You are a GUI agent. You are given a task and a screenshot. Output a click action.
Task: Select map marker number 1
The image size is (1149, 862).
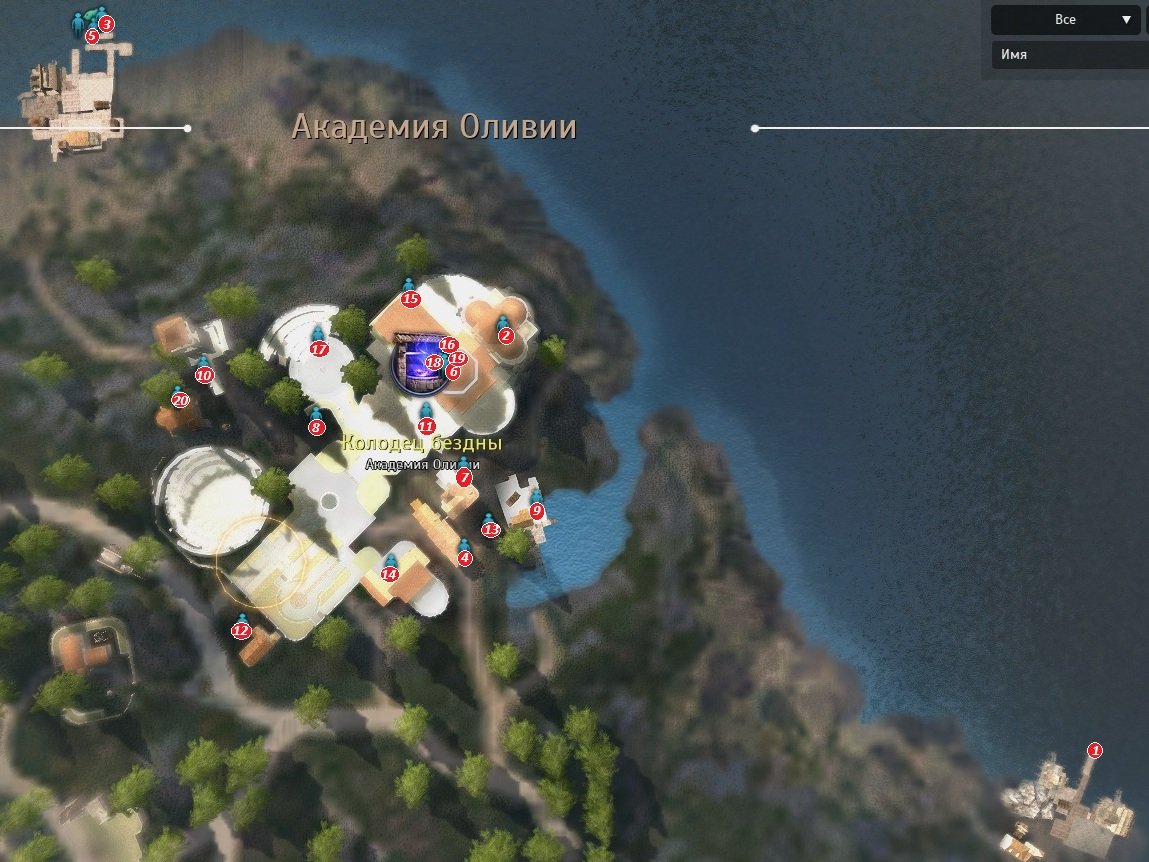[x=1094, y=750]
